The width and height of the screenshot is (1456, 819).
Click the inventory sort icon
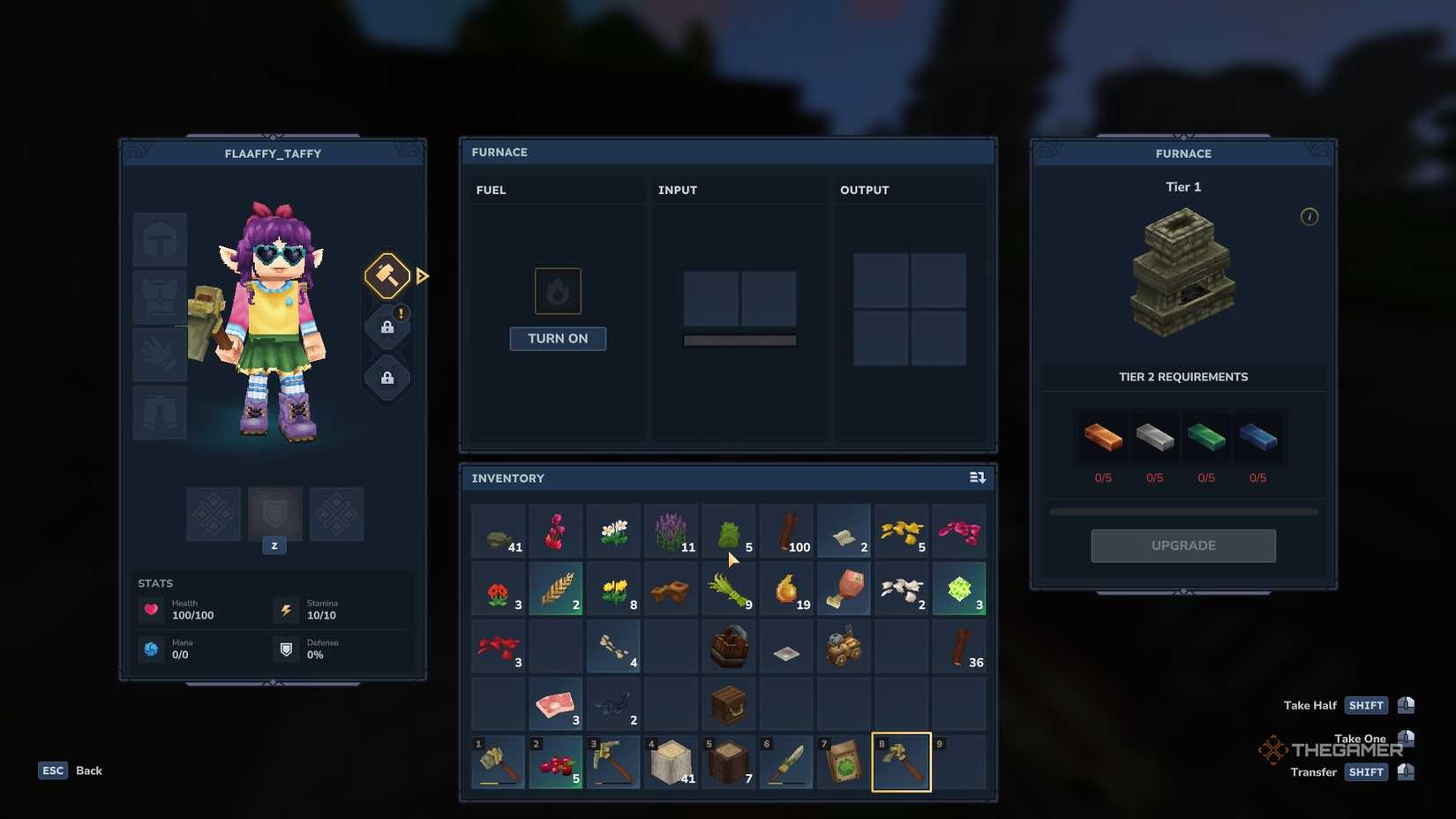coord(977,477)
